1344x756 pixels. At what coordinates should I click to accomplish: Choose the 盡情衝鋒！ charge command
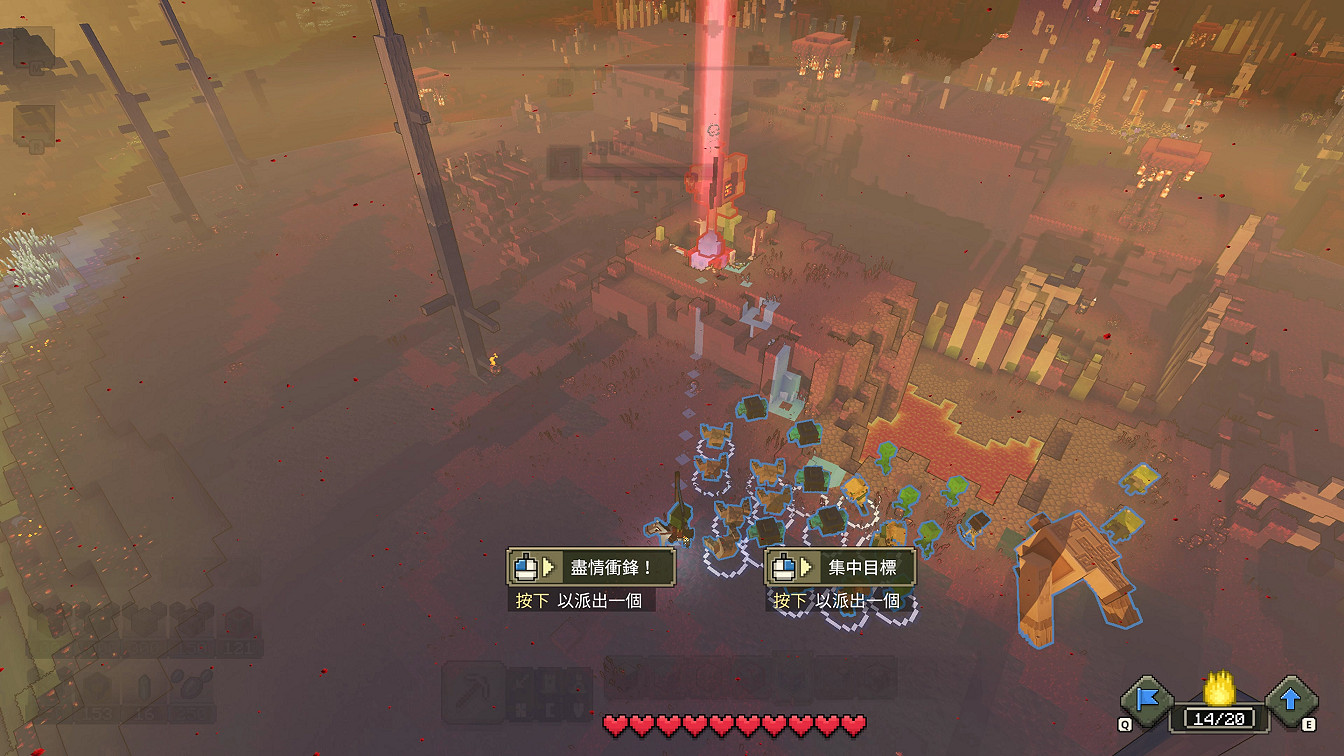[x=591, y=567]
